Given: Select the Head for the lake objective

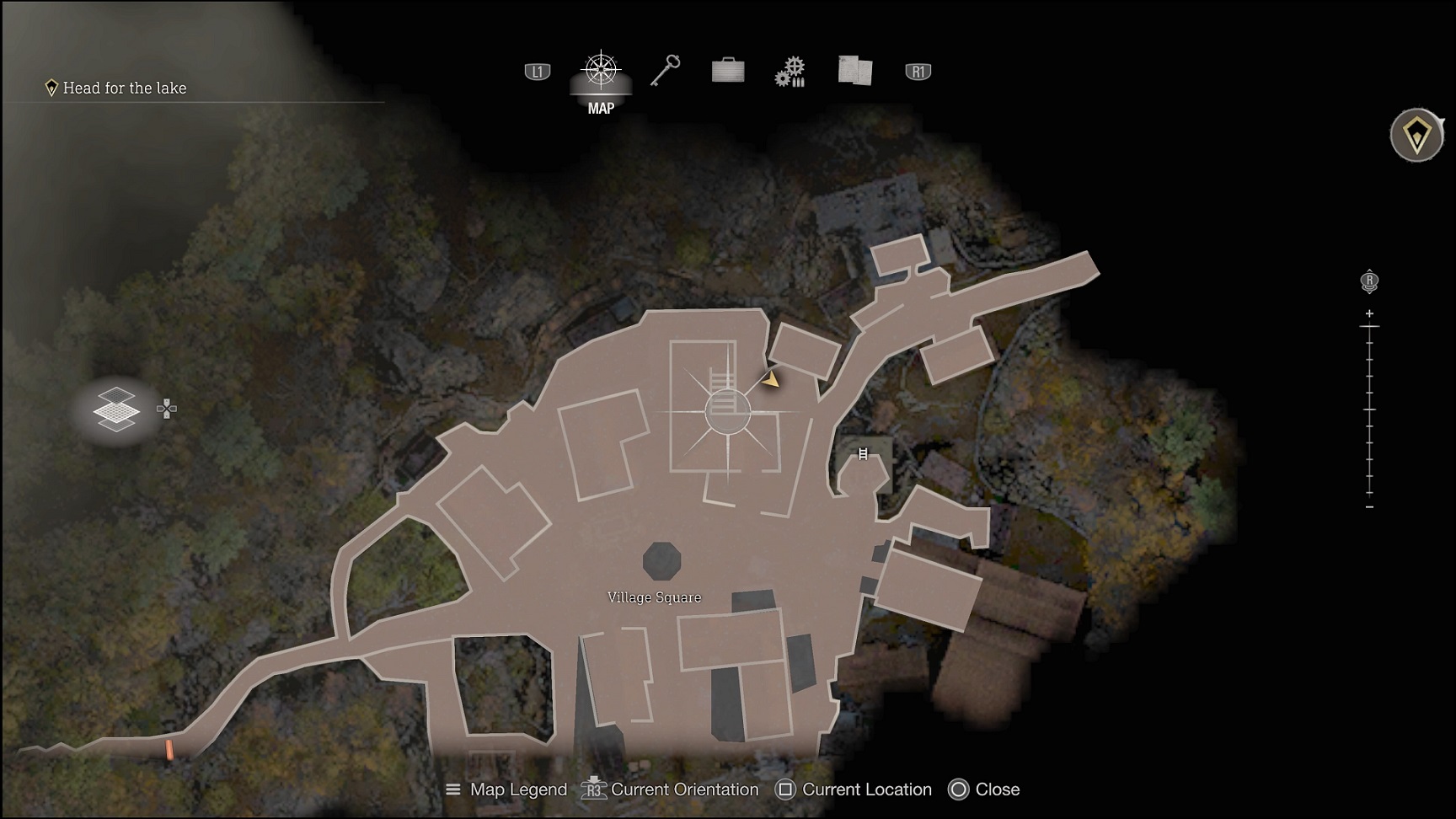Looking at the screenshot, I should (x=123, y=88).
